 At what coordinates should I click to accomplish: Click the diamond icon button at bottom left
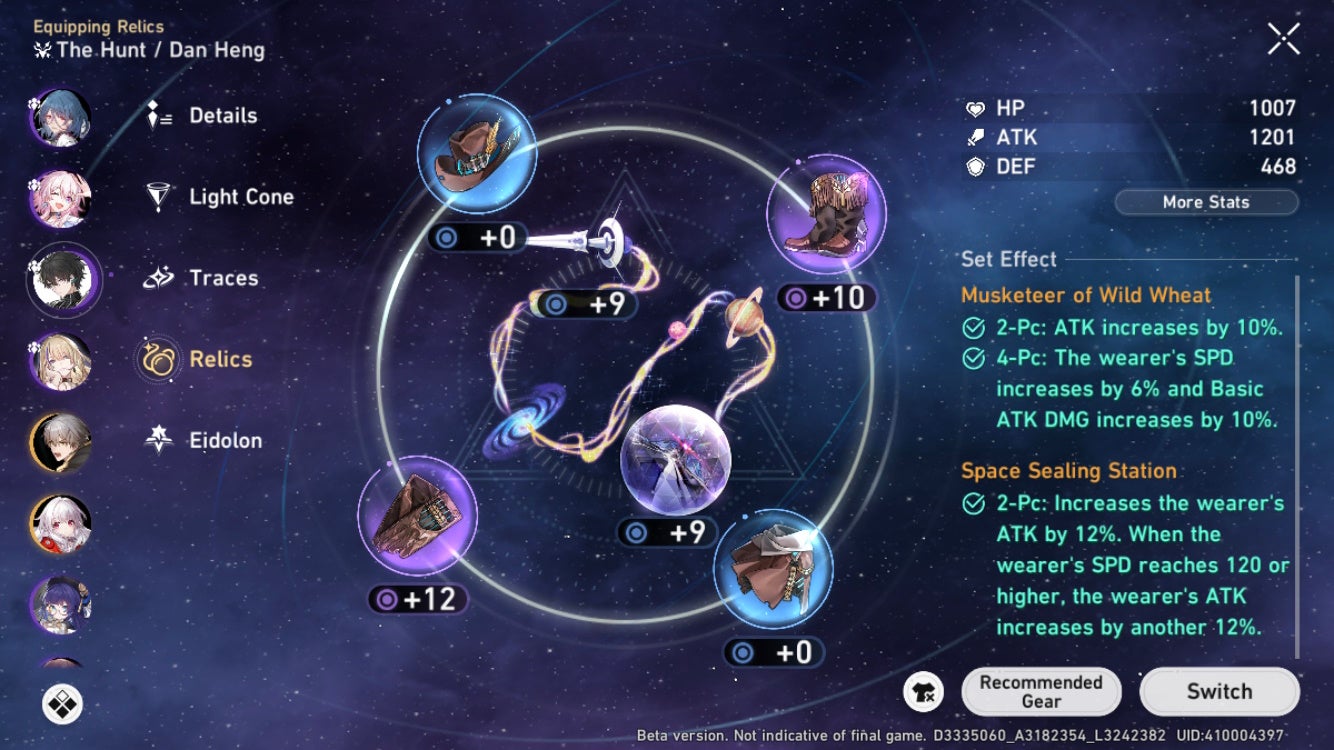click(62, 703)
